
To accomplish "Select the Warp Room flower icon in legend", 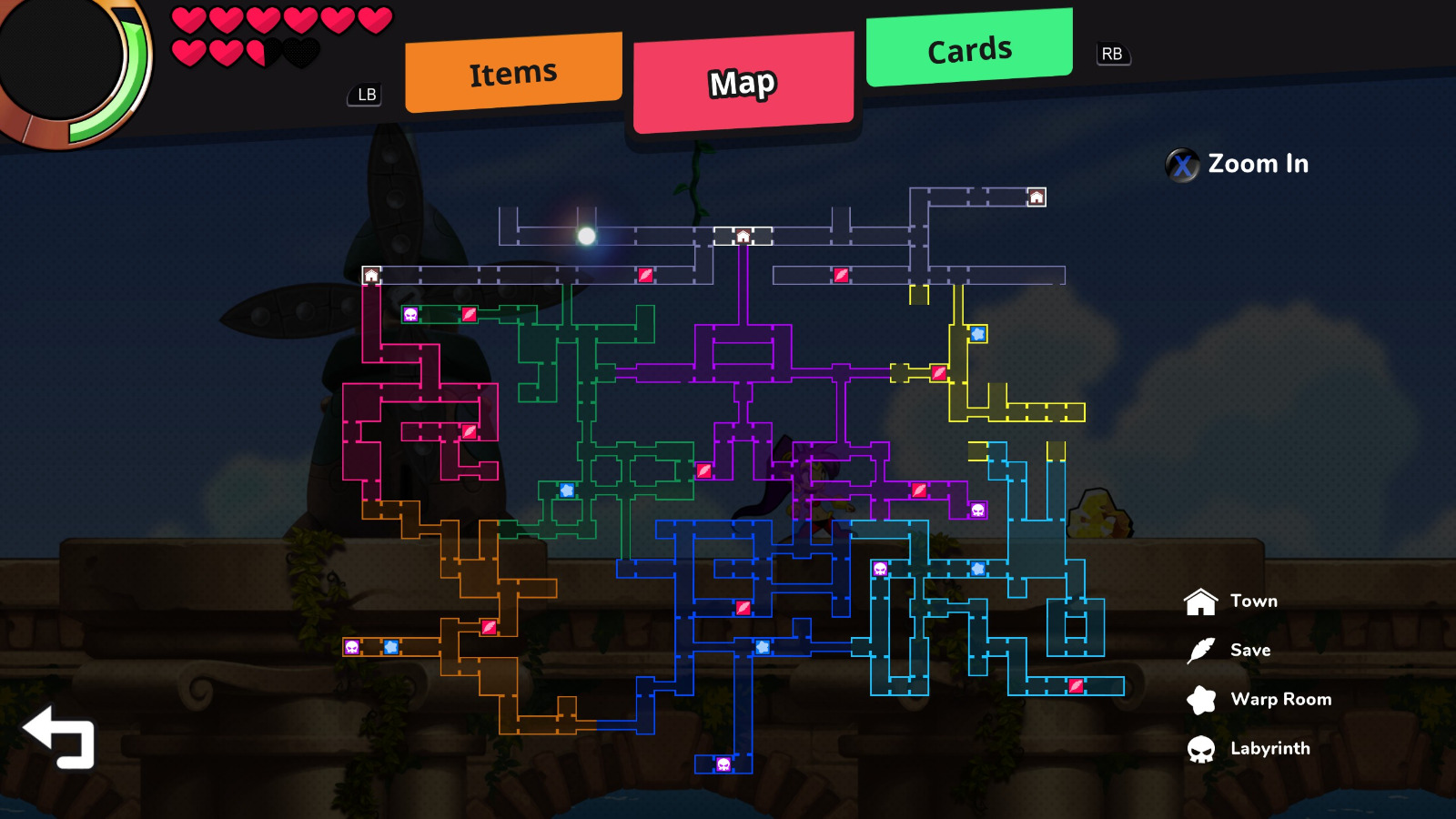I will pyautogui.click(x=1201, y=699).
